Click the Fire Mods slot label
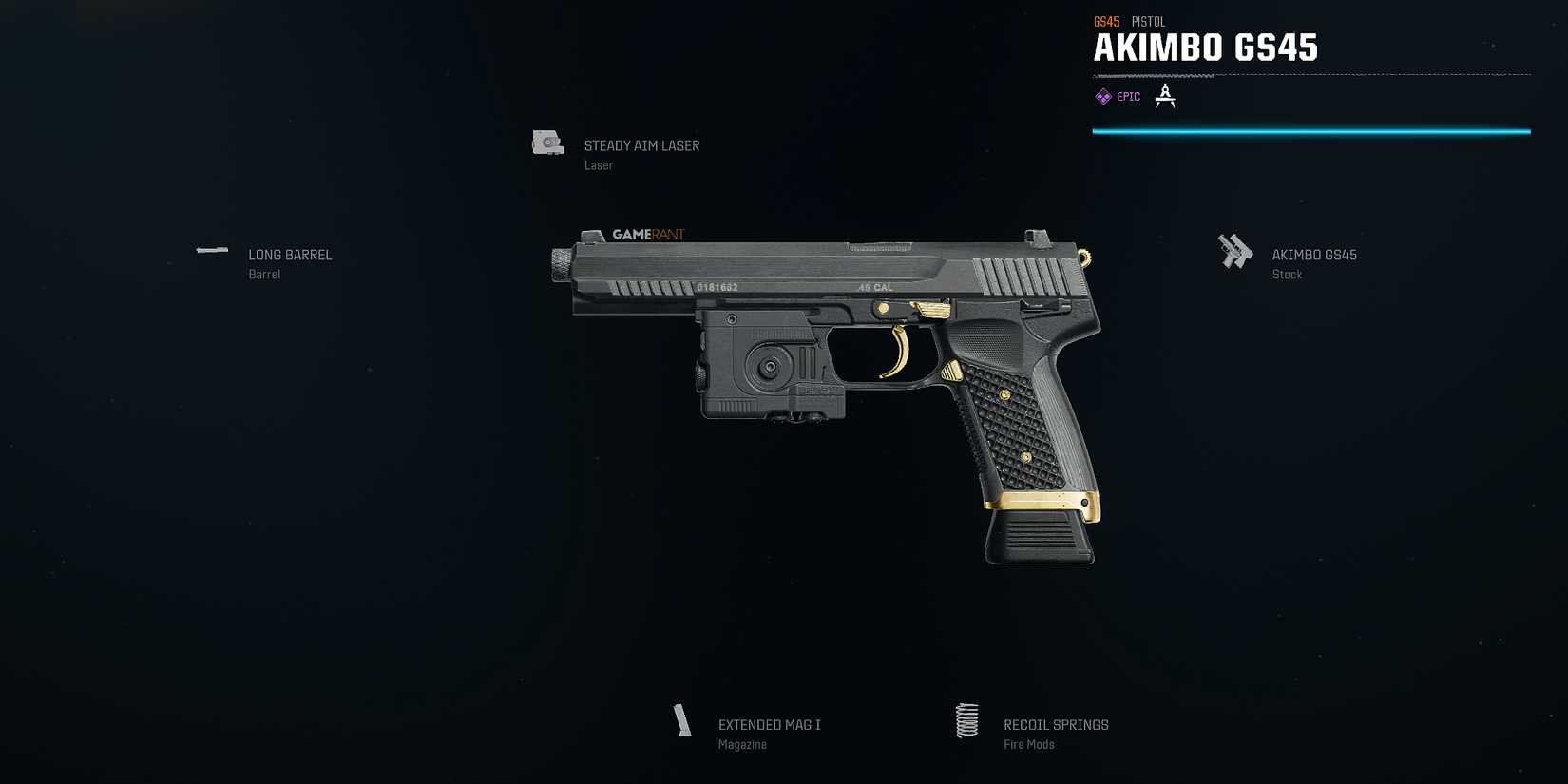The width and height of the screenshot is (1568, 784). tap(1028, 744)
